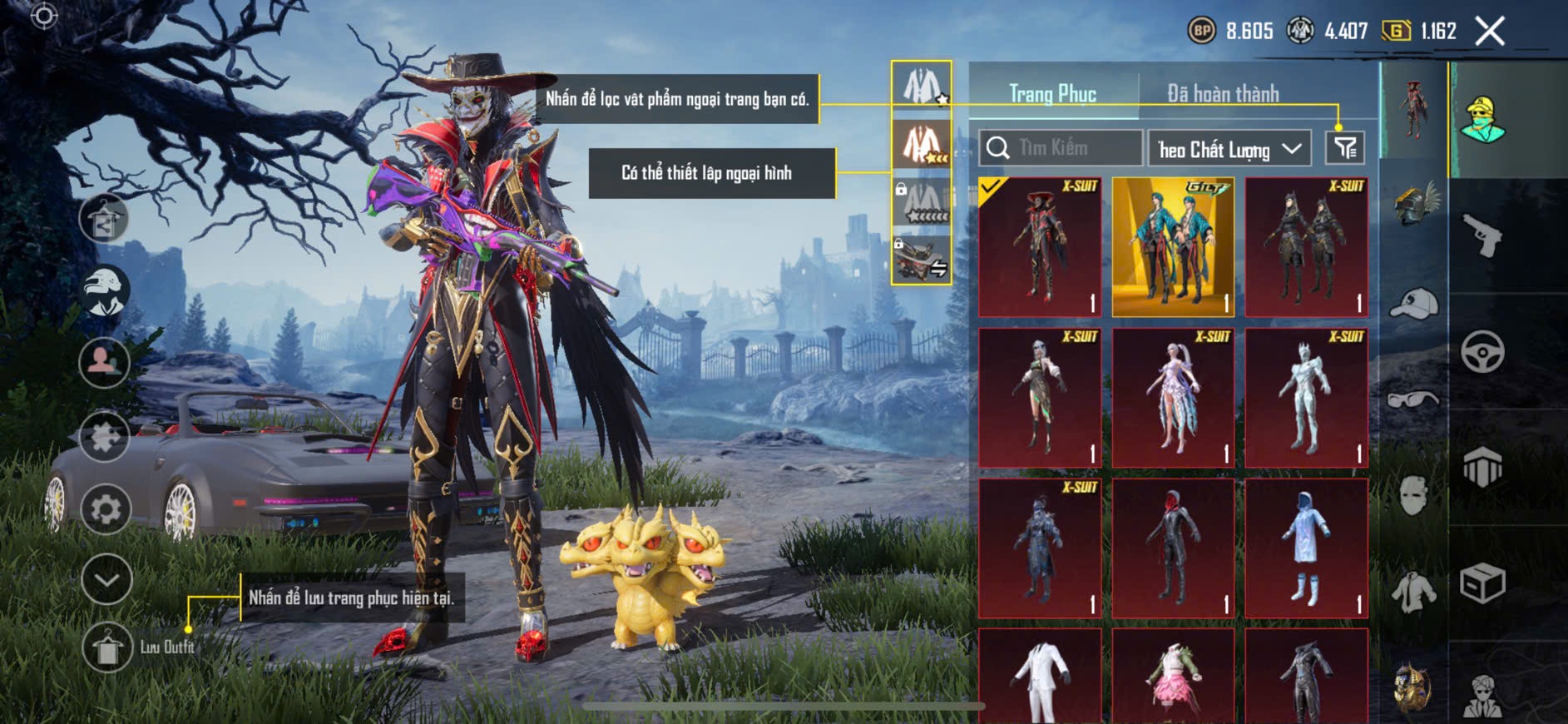Select the golden GILT twin outfit
Screen dimensions: 1568x724
[x=1173, y=247]
